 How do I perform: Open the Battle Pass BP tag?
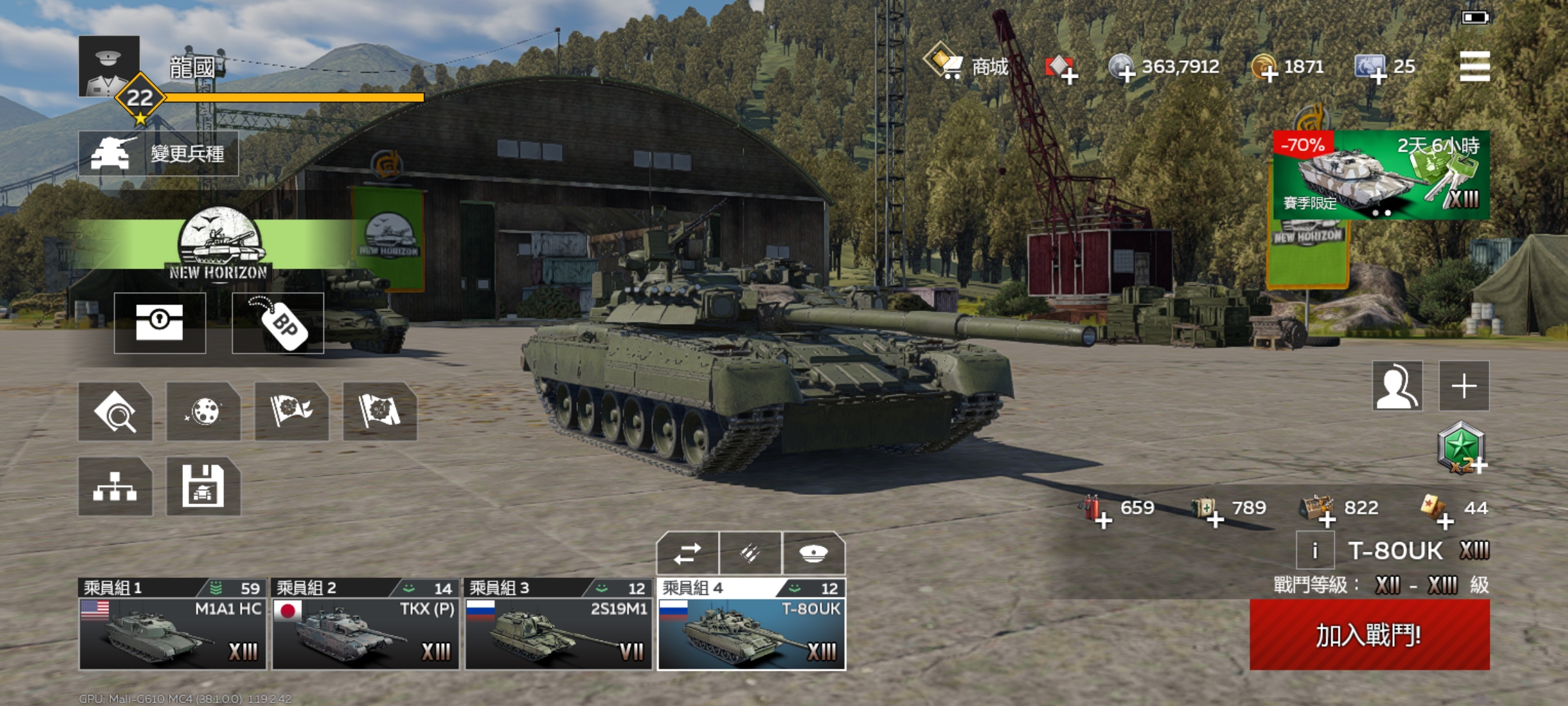tap(278, 323)
